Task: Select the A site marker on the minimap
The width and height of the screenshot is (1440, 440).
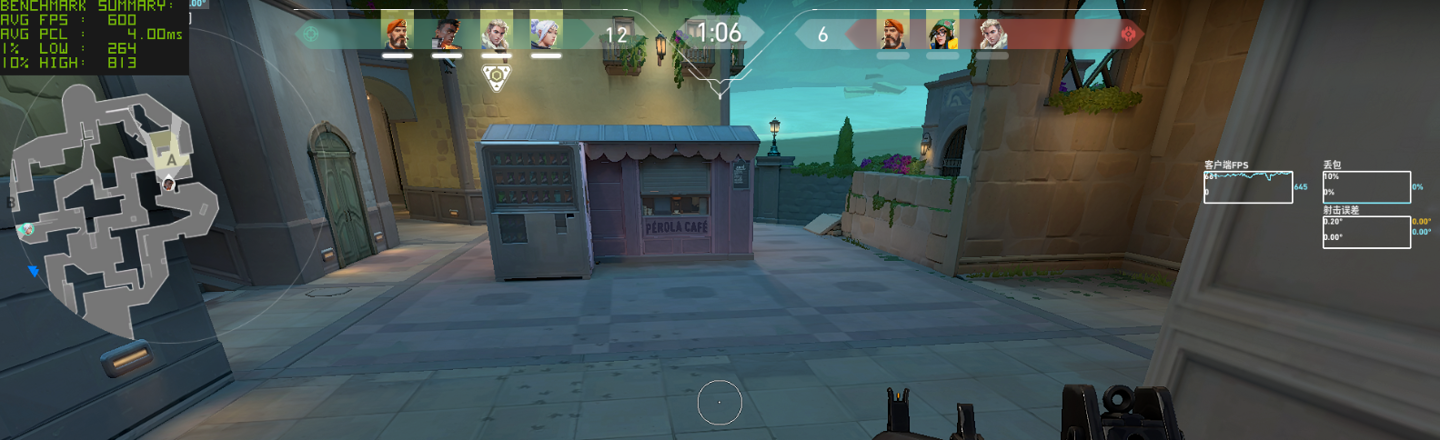Action: [x=172, y=158]
